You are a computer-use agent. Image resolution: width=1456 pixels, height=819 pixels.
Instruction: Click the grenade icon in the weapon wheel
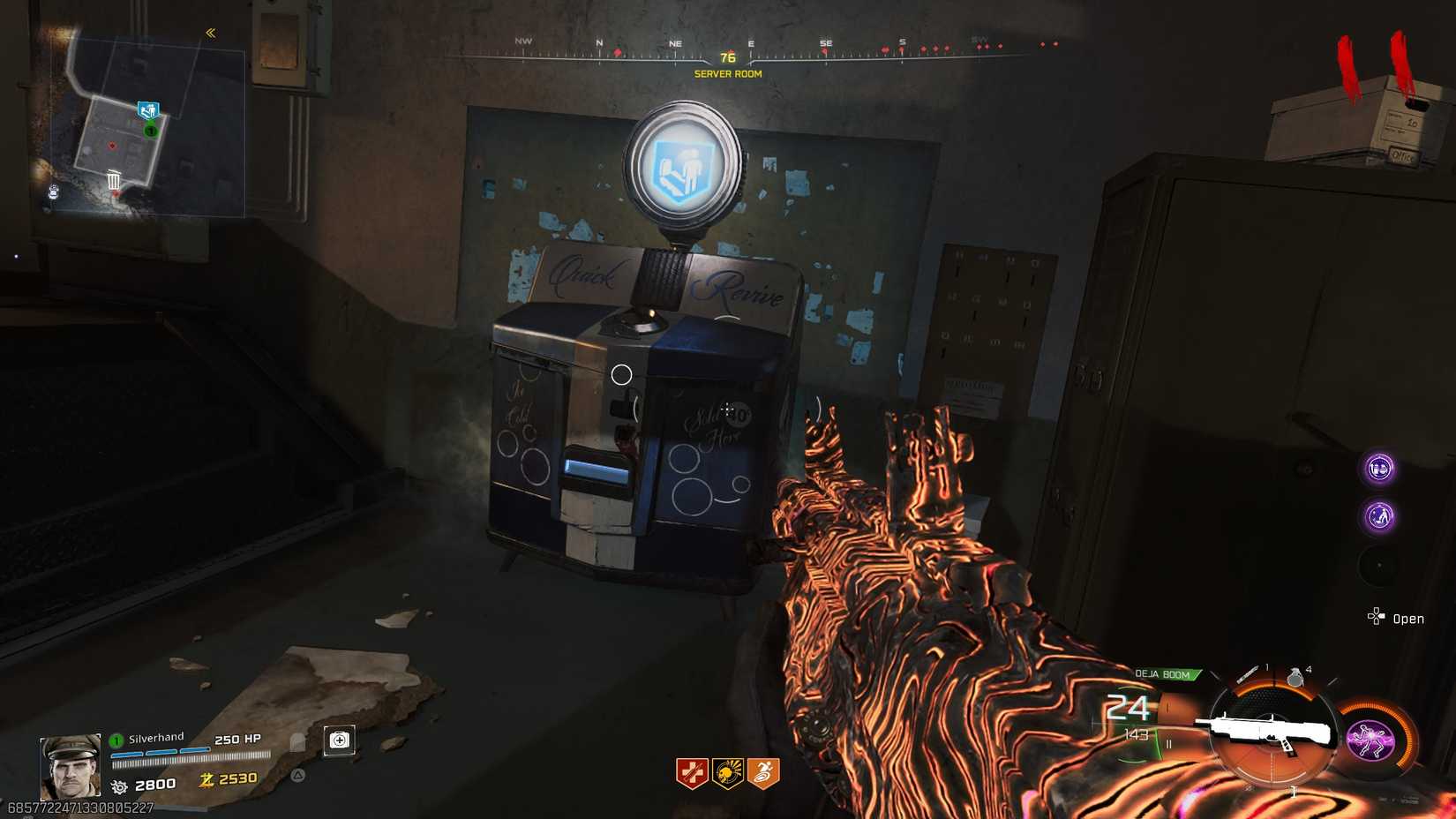(1295, 677)
